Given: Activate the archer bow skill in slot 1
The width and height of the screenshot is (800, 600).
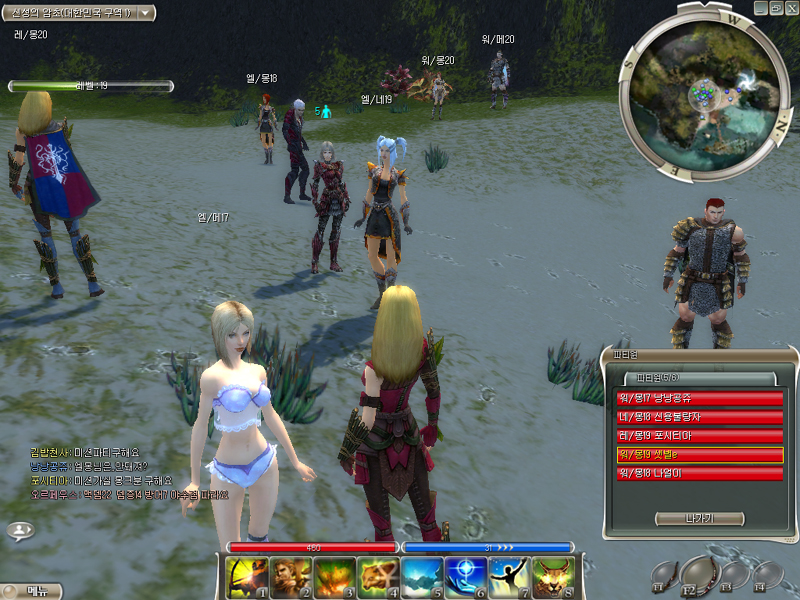Looking at the screenshot, I should click(x=242, y=578).
